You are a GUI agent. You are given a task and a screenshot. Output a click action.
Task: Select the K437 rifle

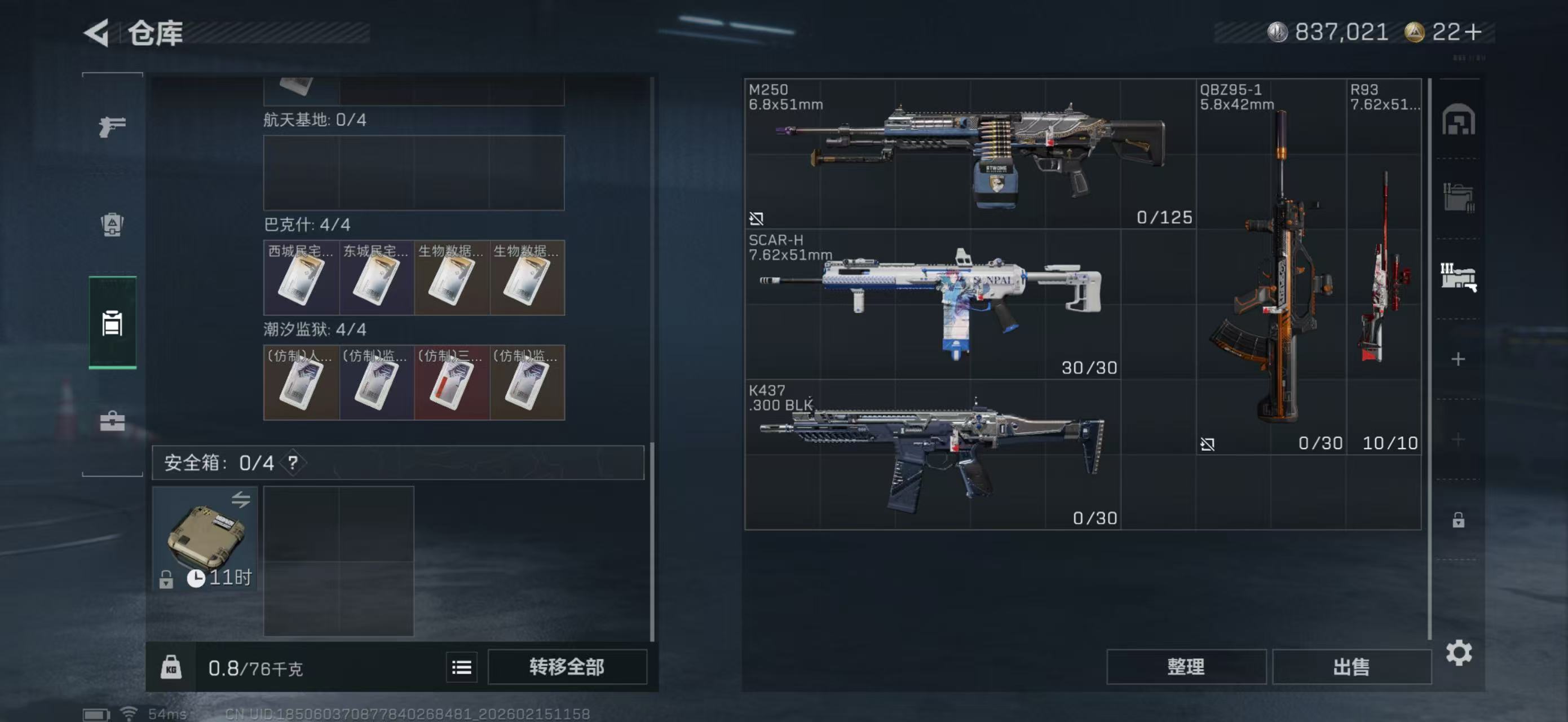pyautogui.click(x=933, y=454)
